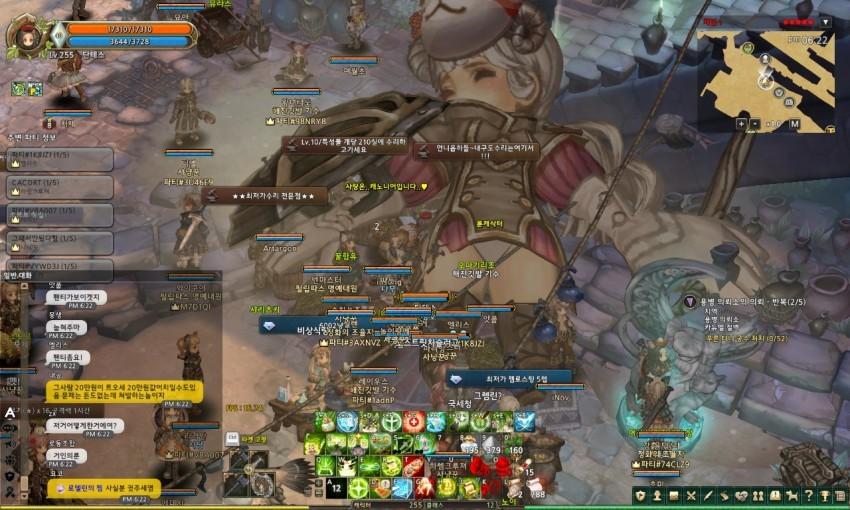Open the quickslot item showing count 12
Screen dimensions: 850x510
coord(337,486)
